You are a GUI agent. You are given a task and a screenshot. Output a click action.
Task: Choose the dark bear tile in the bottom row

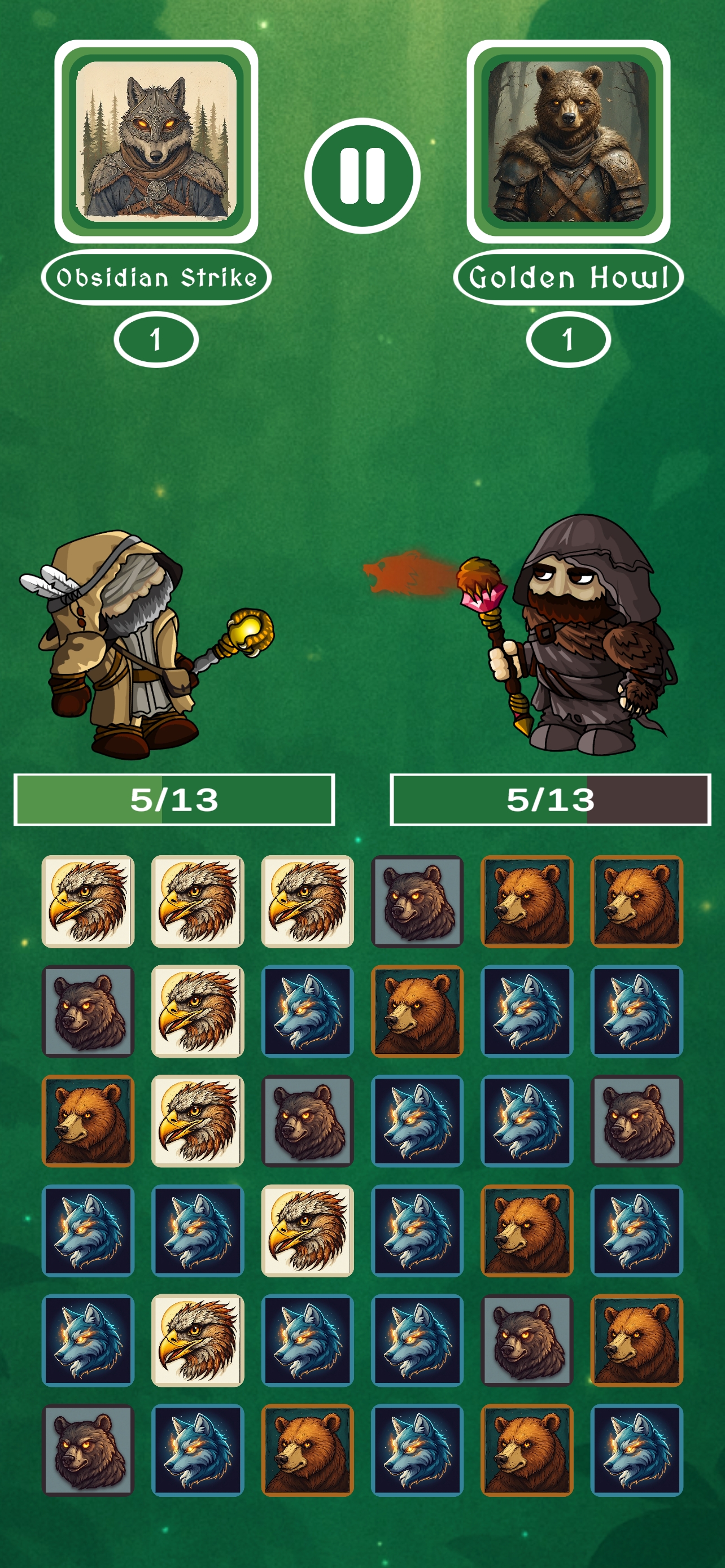[88, 1450]
